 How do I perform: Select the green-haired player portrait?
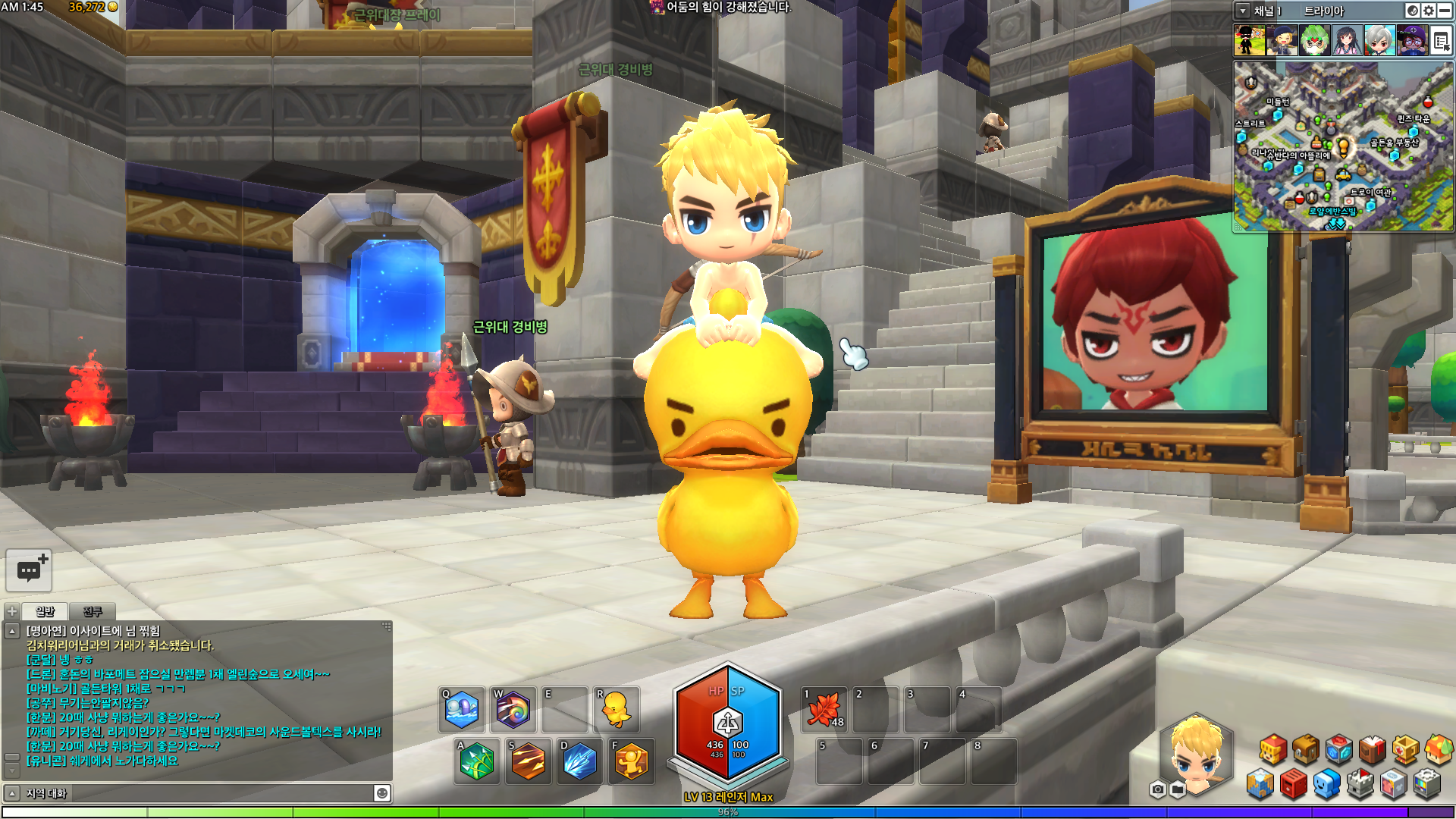click(1315, 41)
